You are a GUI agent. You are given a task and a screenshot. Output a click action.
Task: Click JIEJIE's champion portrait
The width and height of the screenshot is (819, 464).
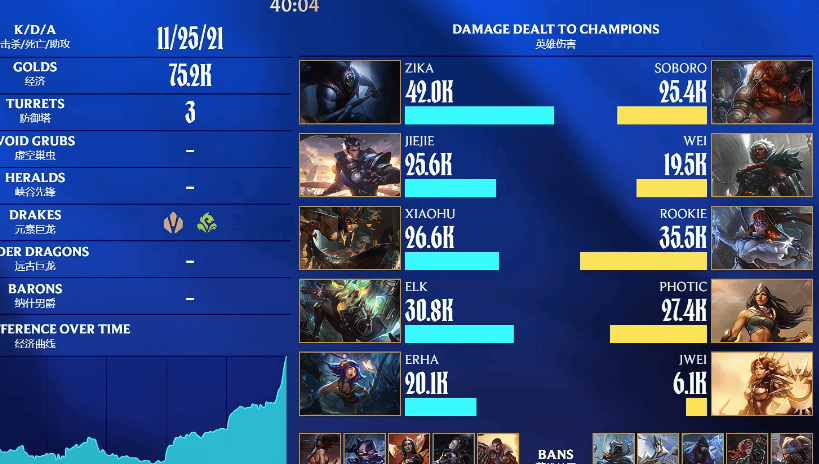(x=350, y=165)
